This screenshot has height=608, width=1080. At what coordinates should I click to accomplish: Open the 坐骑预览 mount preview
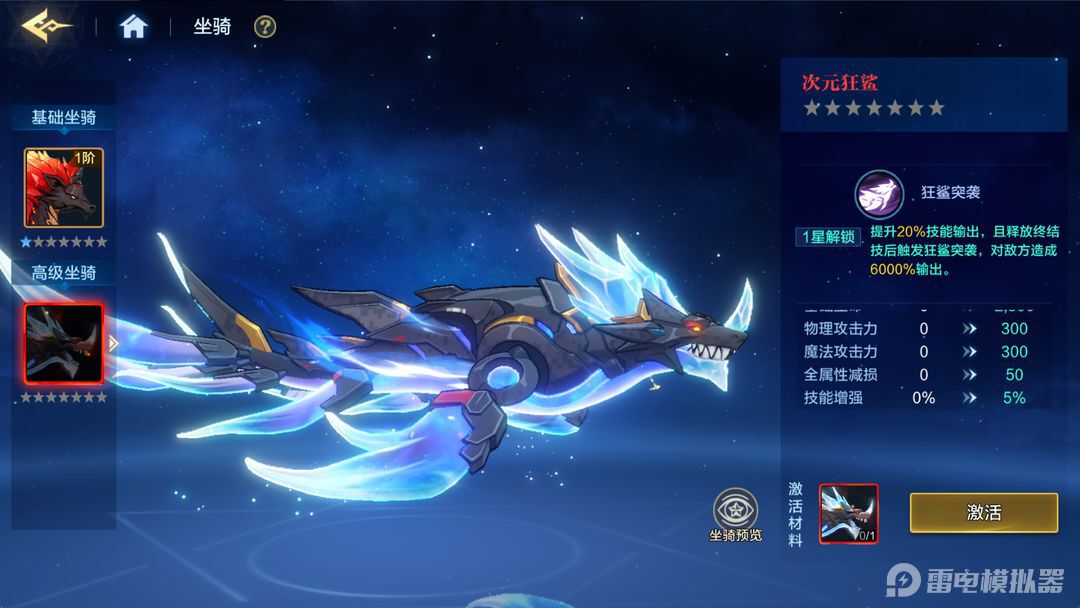click(736, 514)
